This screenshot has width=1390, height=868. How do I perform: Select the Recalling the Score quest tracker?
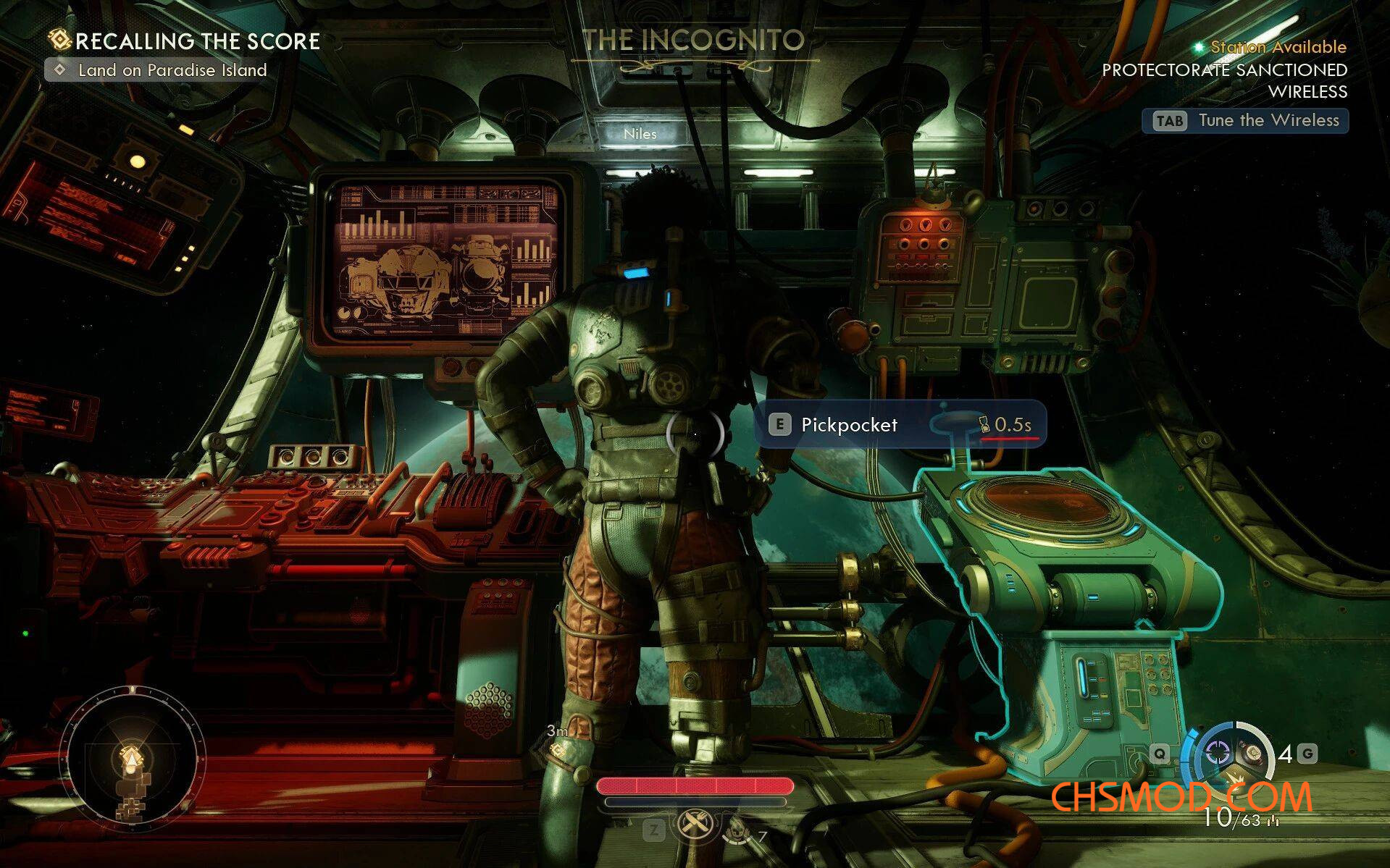[x=185, y=41]
